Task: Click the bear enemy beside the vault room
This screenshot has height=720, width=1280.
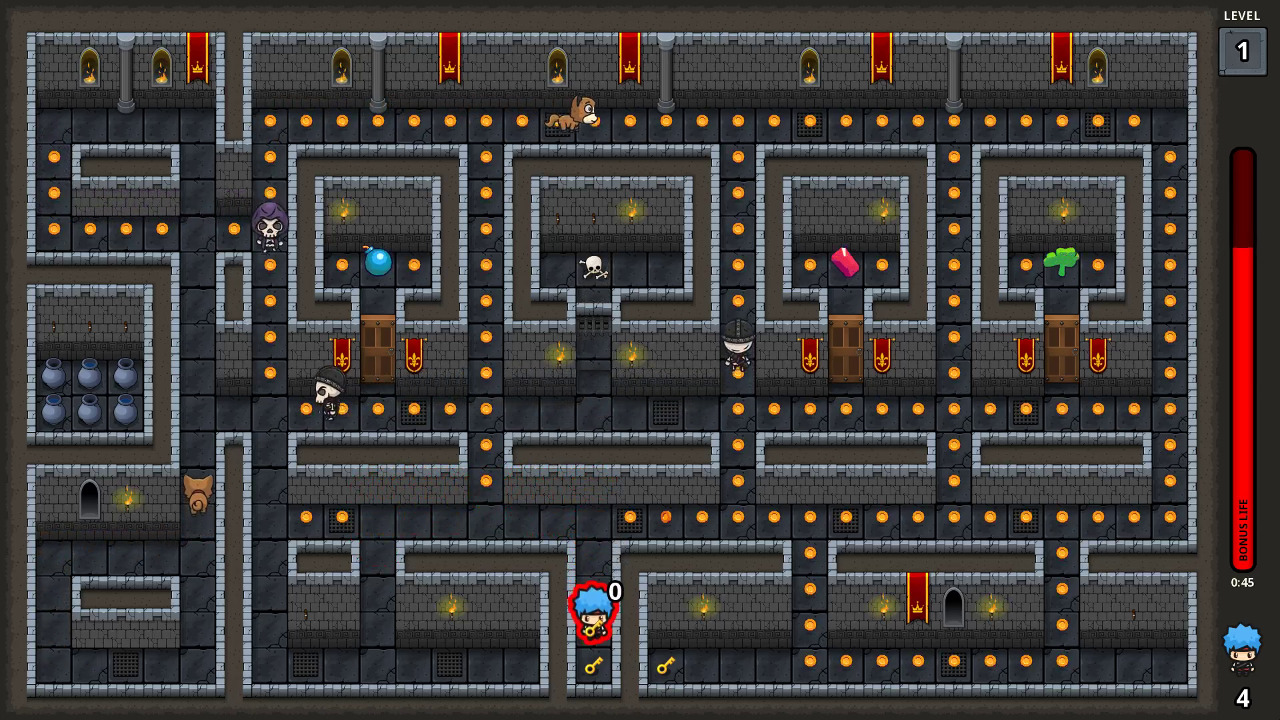Action: 197,491
